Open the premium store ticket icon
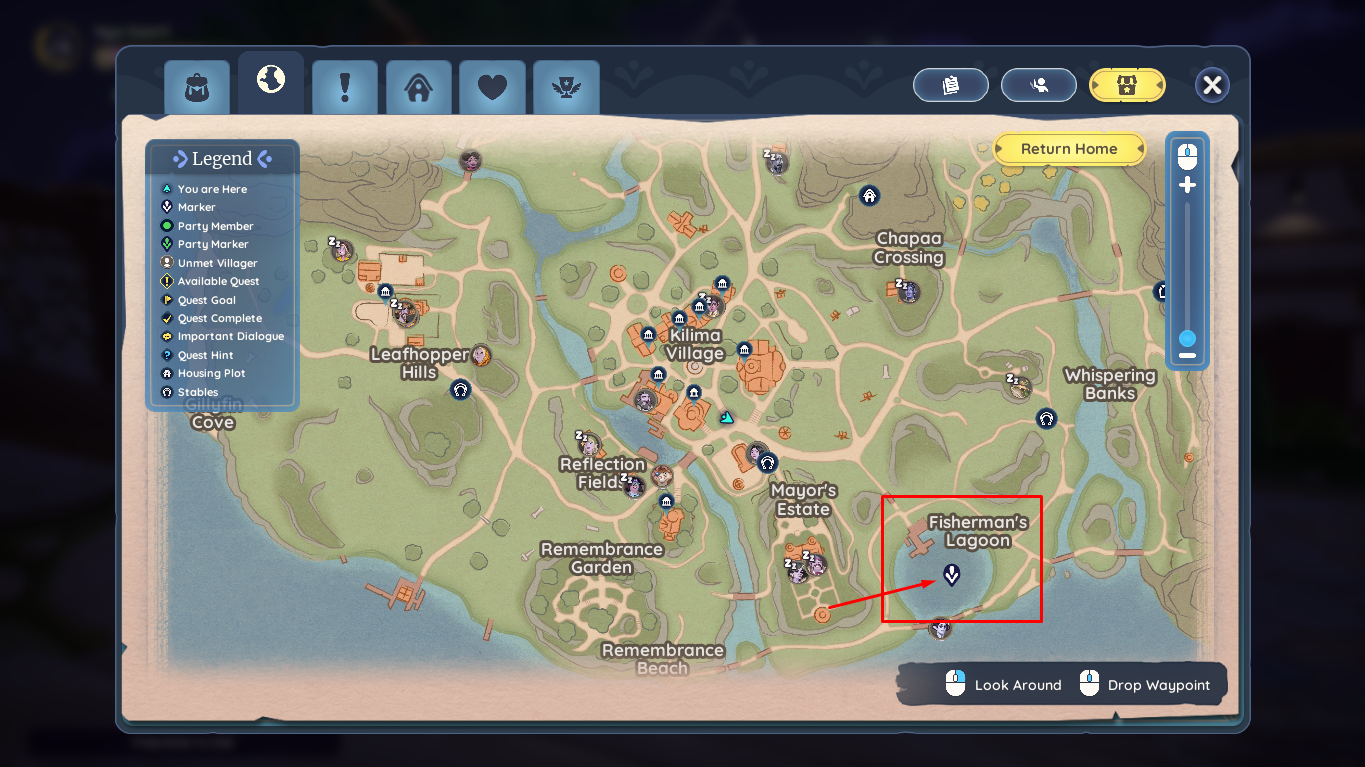1365x767 pixels. click(x=1127, y=85)
